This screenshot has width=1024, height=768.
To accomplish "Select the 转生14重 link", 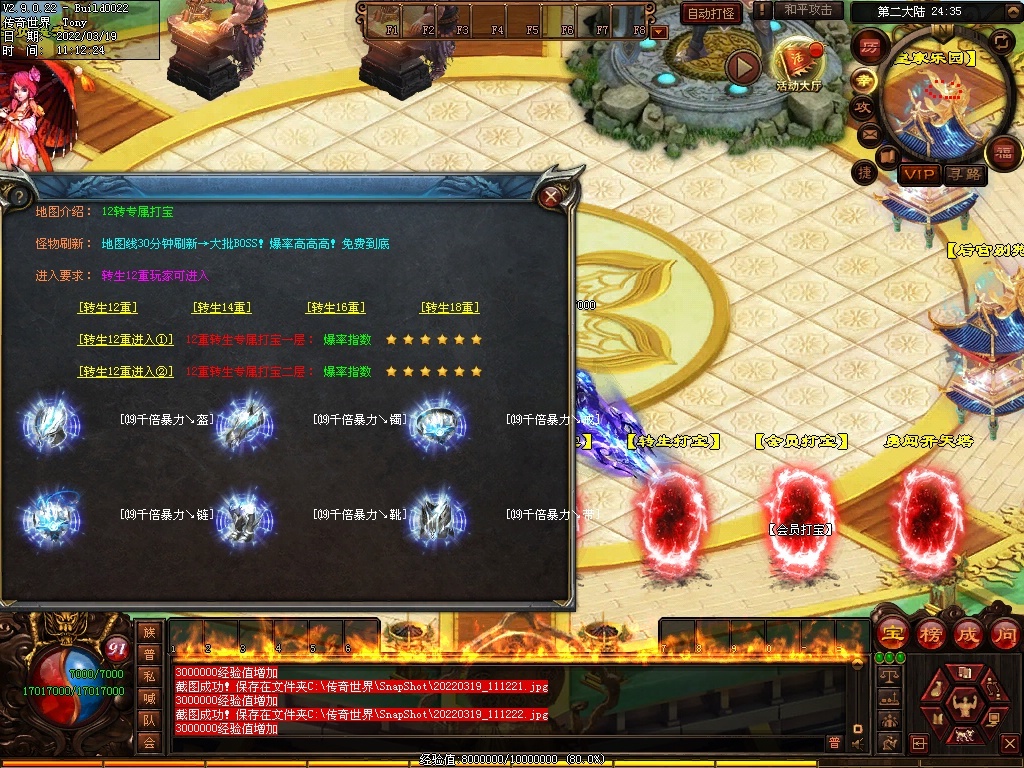I will tap(222, 308).
